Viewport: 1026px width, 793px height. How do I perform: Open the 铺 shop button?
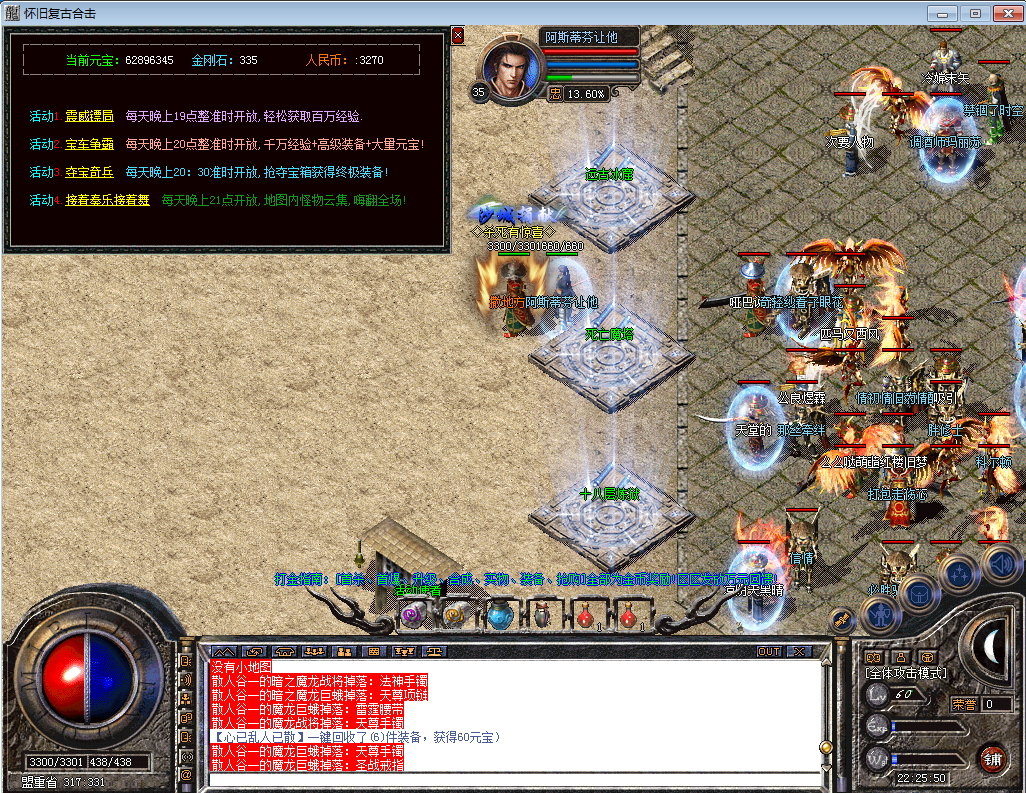[991, 757]
